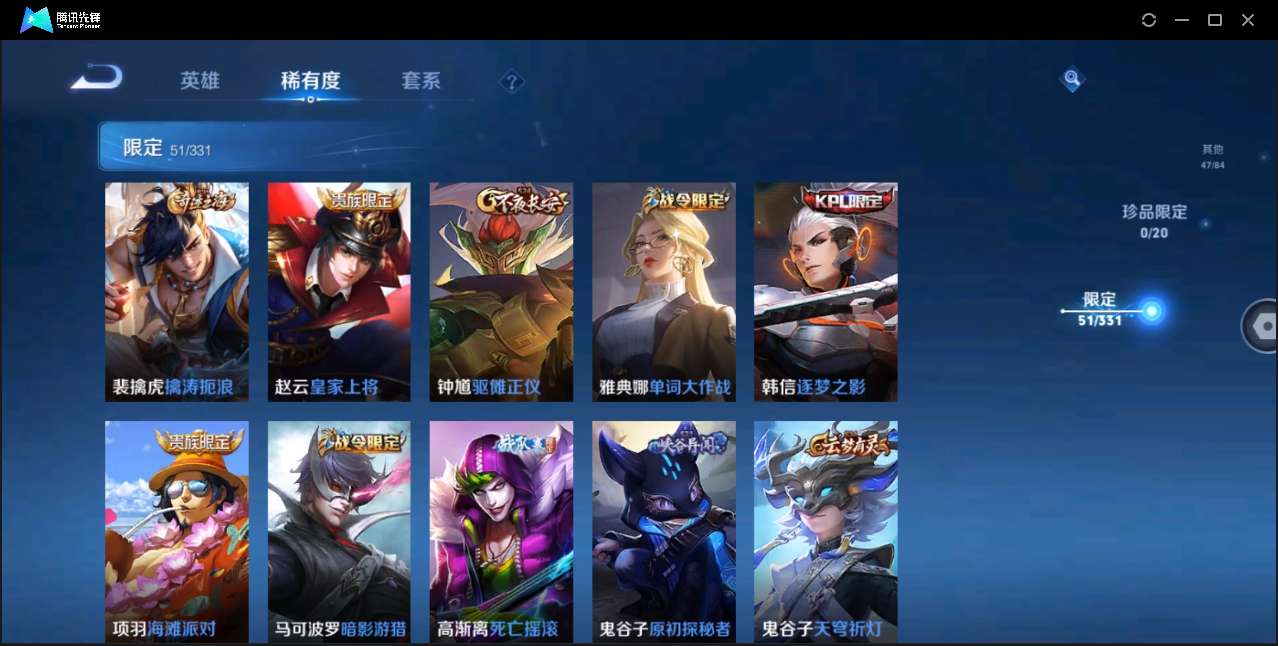Choose 高渐离 死亡摇滚 skin card
1278x646 pixels.
[501, 531]
